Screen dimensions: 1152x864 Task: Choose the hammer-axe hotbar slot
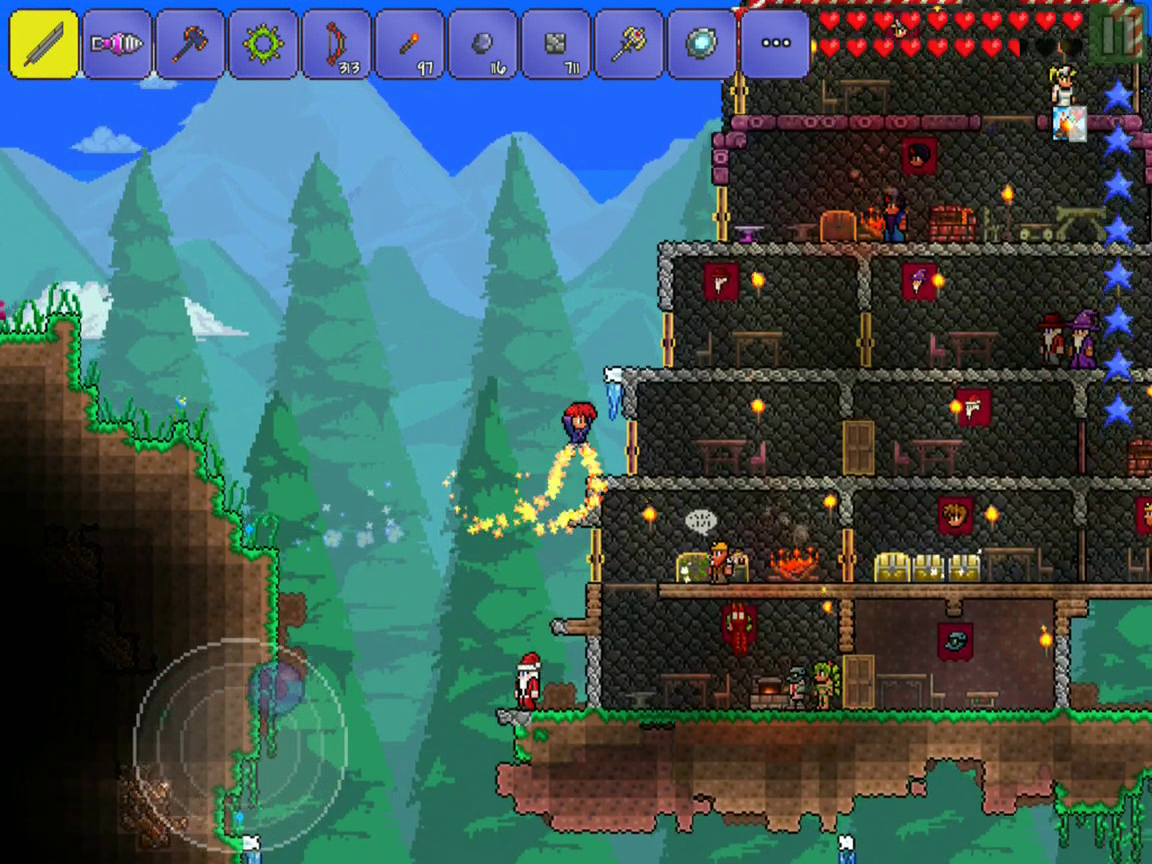coord(190,44)
